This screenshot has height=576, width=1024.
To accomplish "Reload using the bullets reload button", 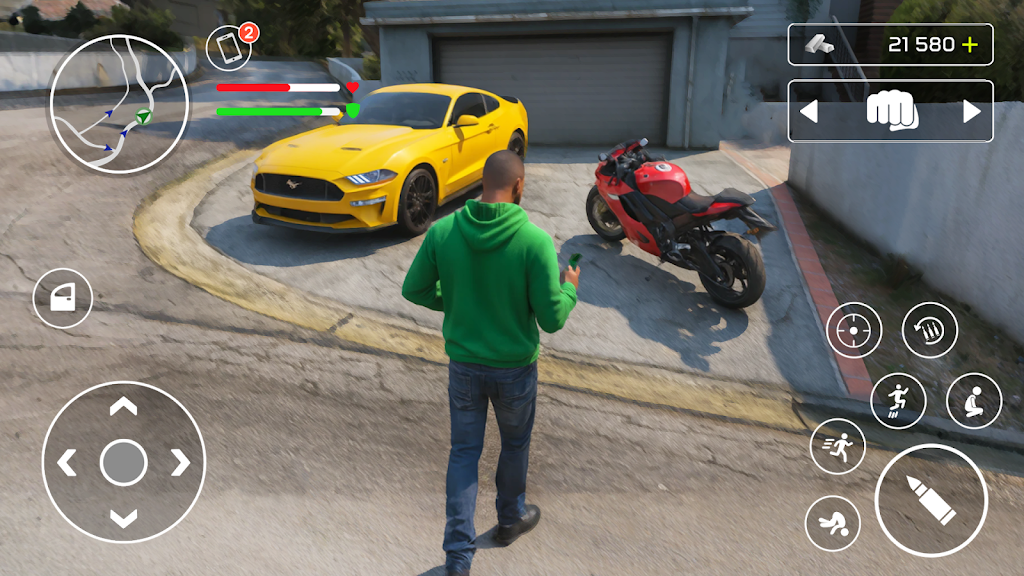I will click(930, 330).
